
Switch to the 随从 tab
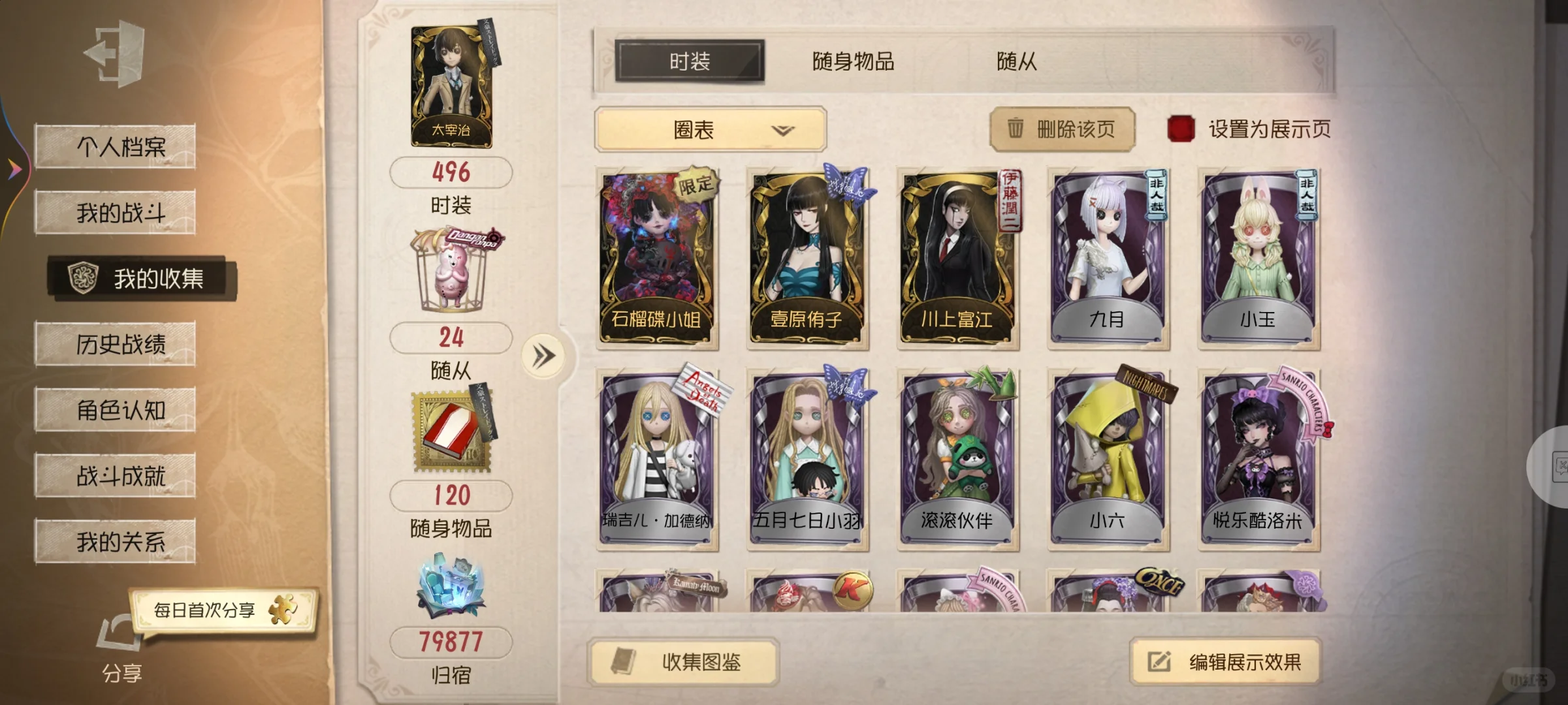coord(1016,62)
